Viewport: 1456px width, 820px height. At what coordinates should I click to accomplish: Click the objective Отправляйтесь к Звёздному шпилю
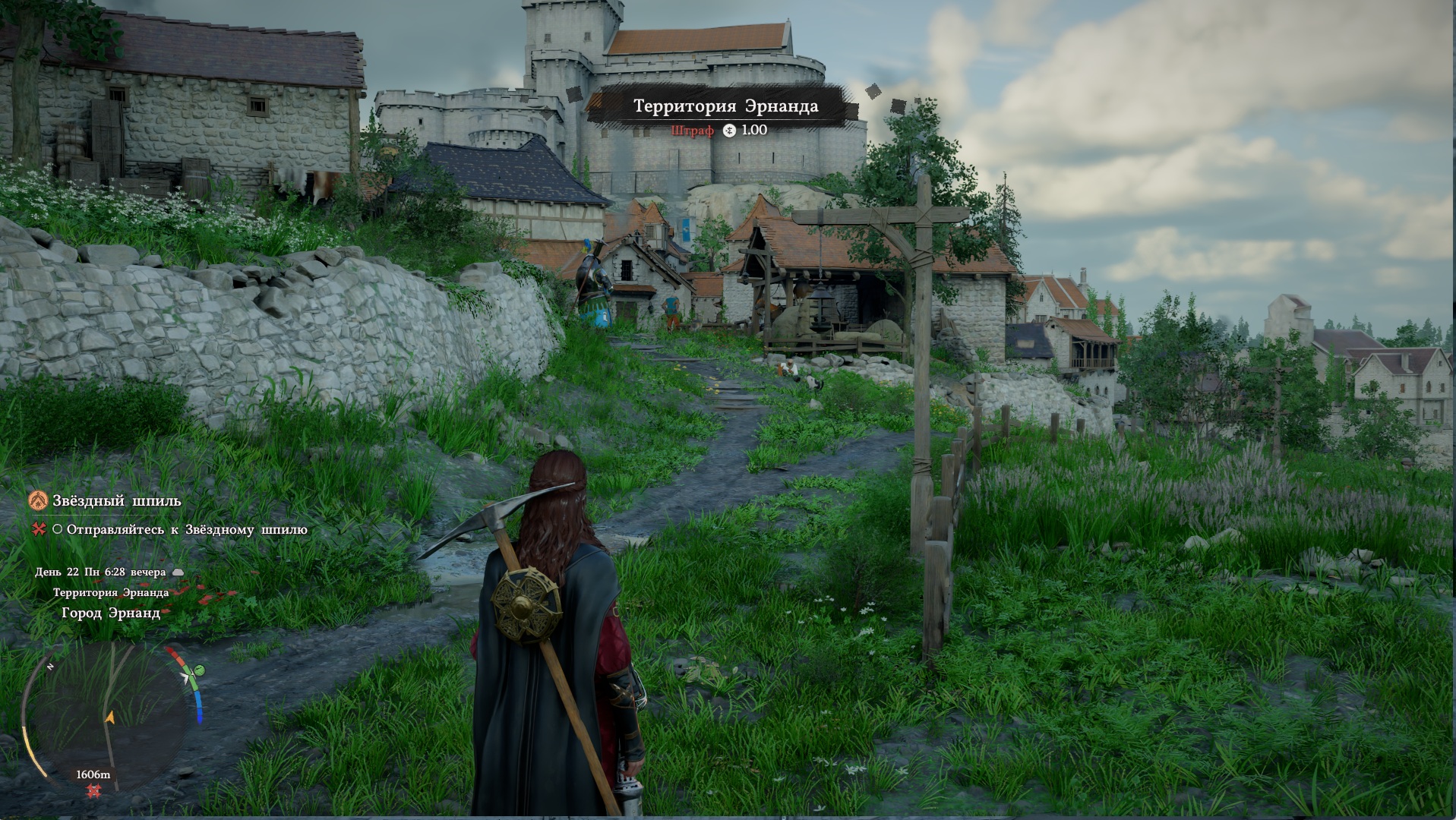(x=186, y=530)
